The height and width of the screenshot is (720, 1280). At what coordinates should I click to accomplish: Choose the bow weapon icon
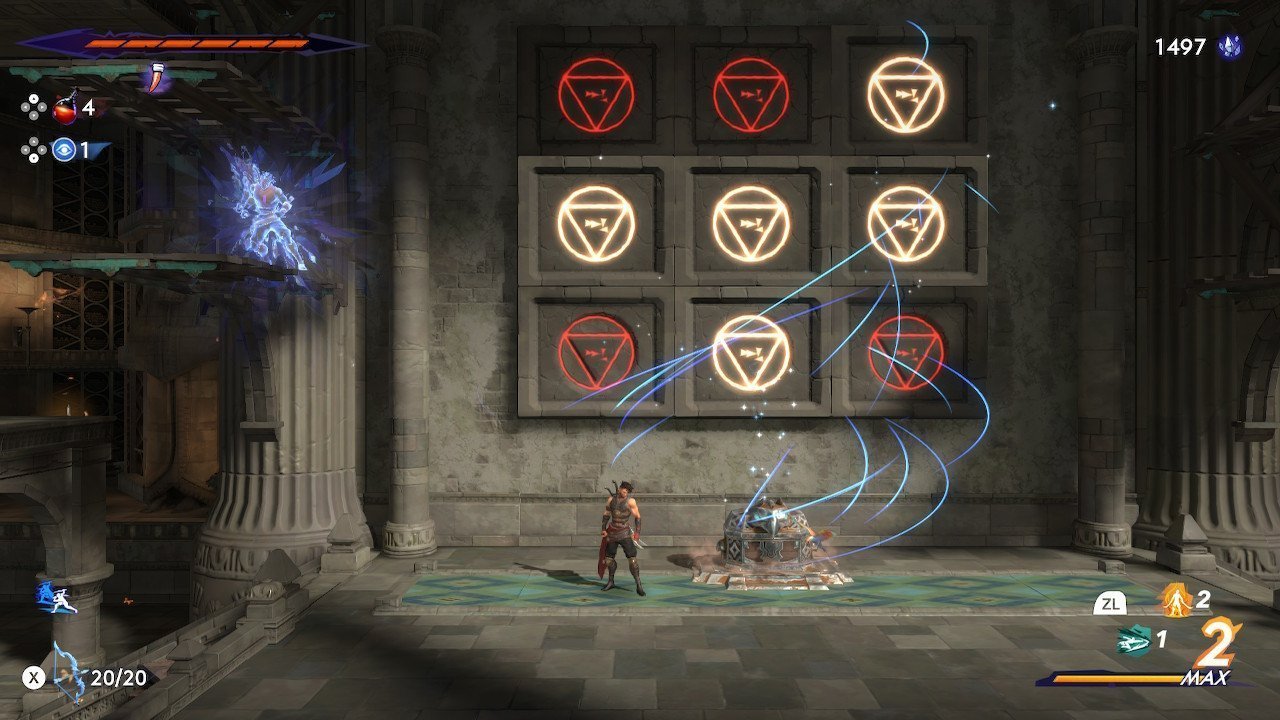click(x=69, y=670)
